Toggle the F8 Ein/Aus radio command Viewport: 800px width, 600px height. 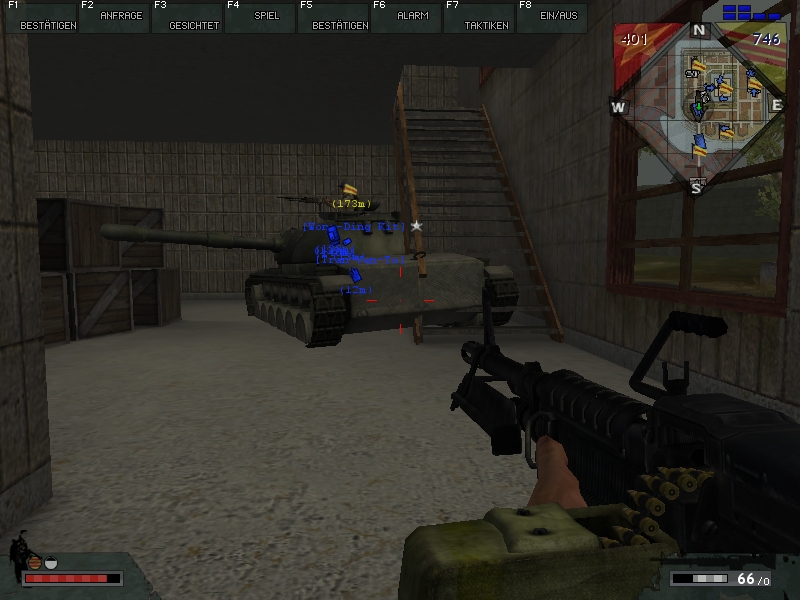(x=551, y=17)
